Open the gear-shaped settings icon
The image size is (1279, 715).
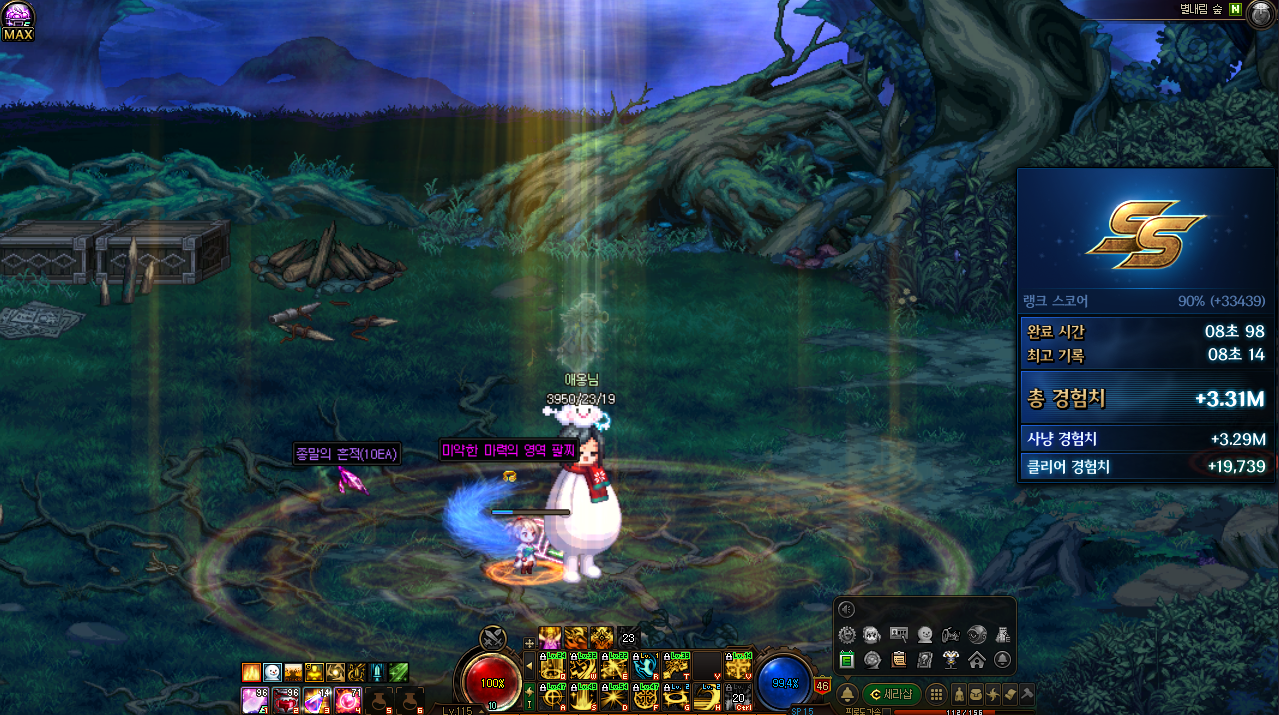(x=847, y=634)
